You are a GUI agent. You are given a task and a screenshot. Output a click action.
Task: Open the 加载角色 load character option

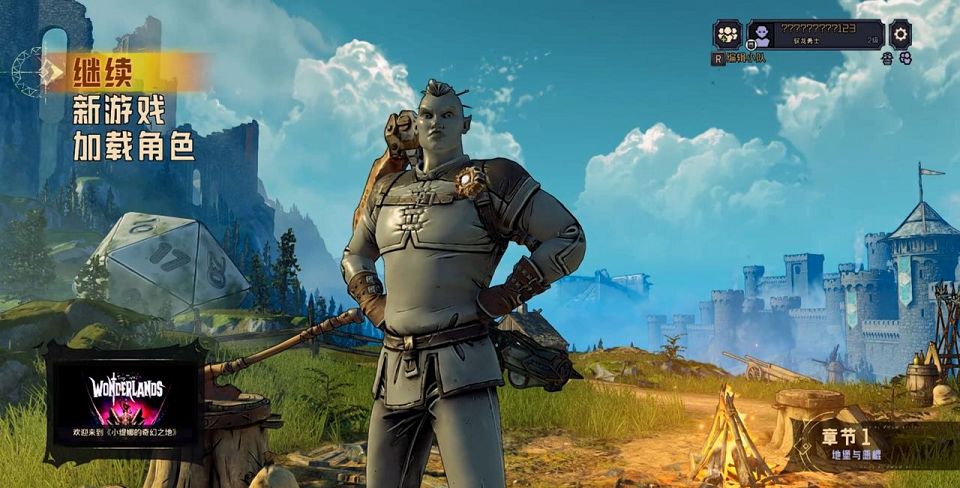(x=133, y=147)
